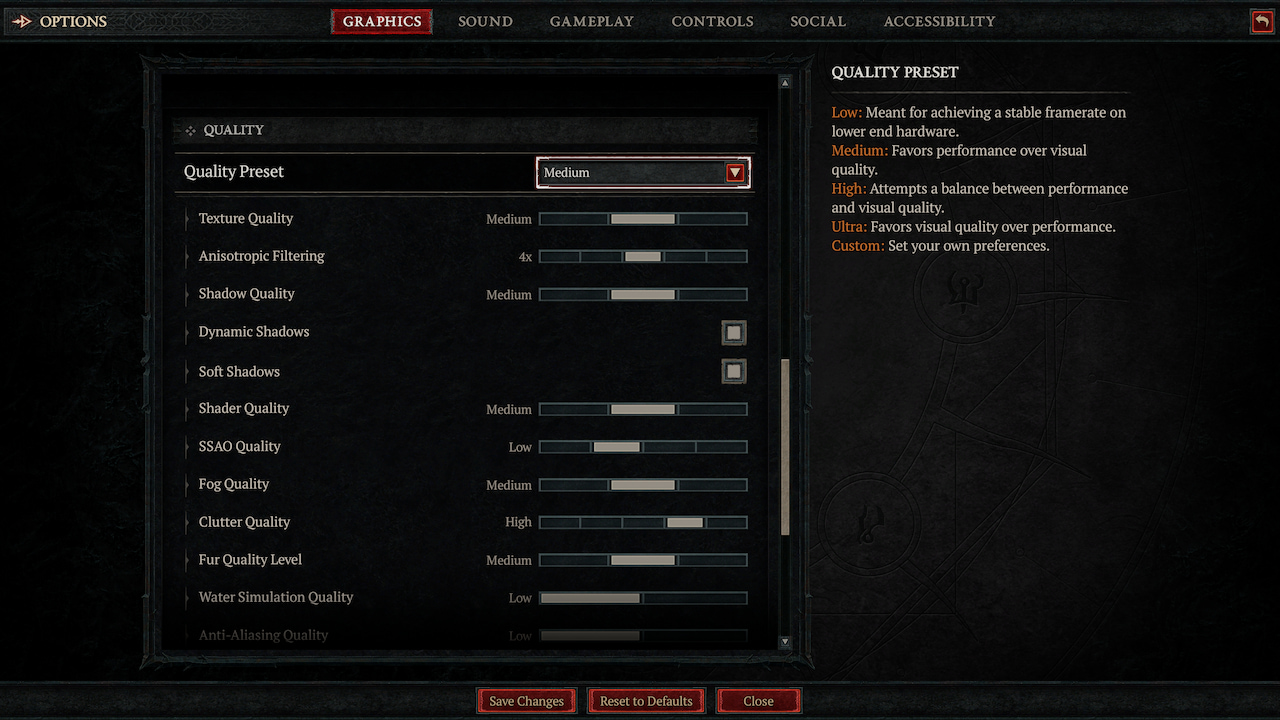Click the scrollbar down-arrow icon
Image resolution: width=1280 pixels, height=720 pixels.
pos(785,643)
